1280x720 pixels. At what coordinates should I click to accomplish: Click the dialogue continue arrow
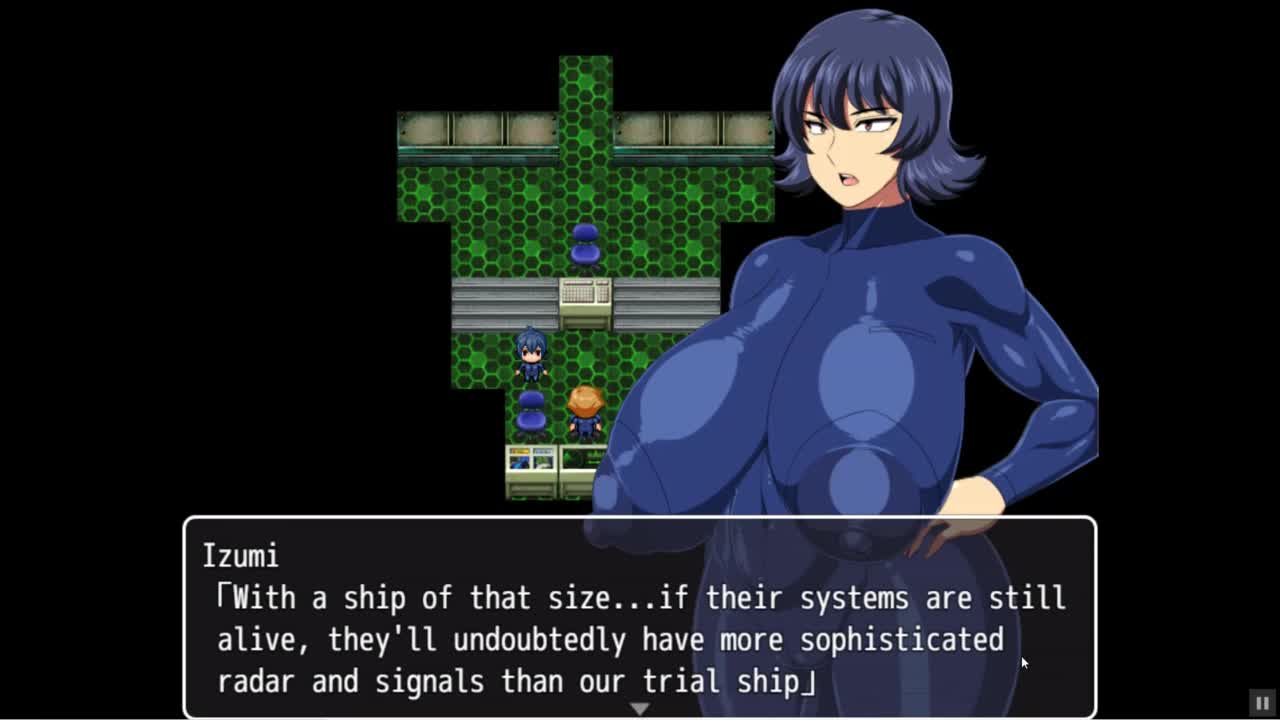coord(640,709)
